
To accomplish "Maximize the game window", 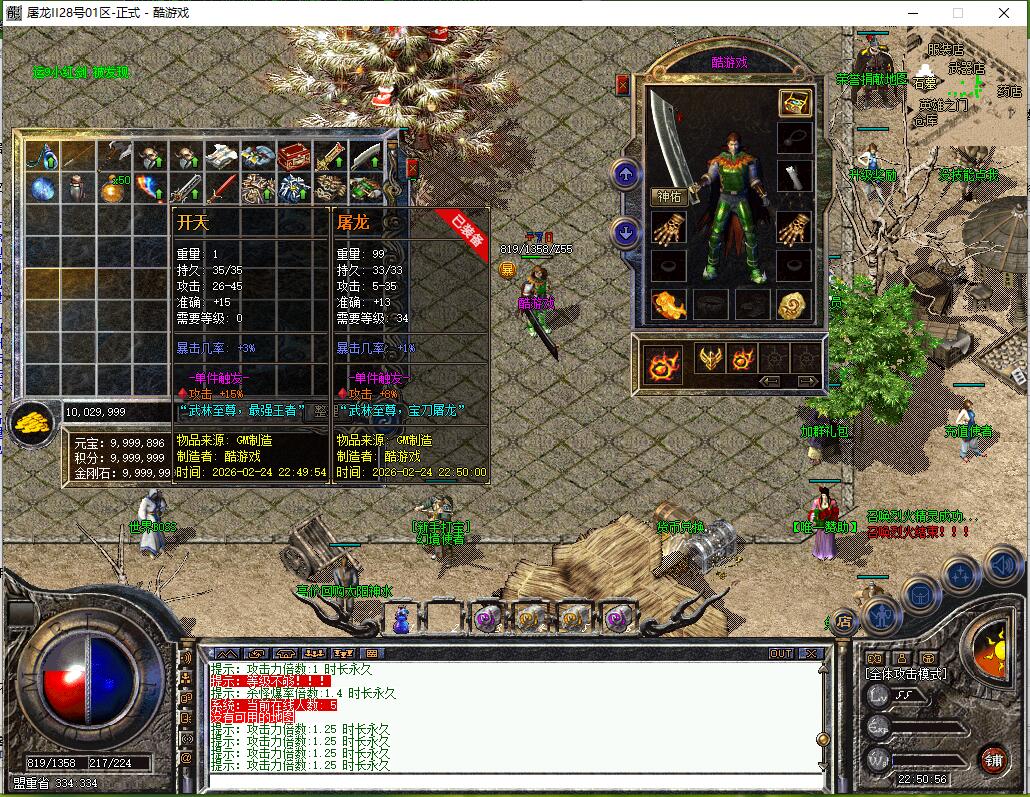I will coord(957,13).
